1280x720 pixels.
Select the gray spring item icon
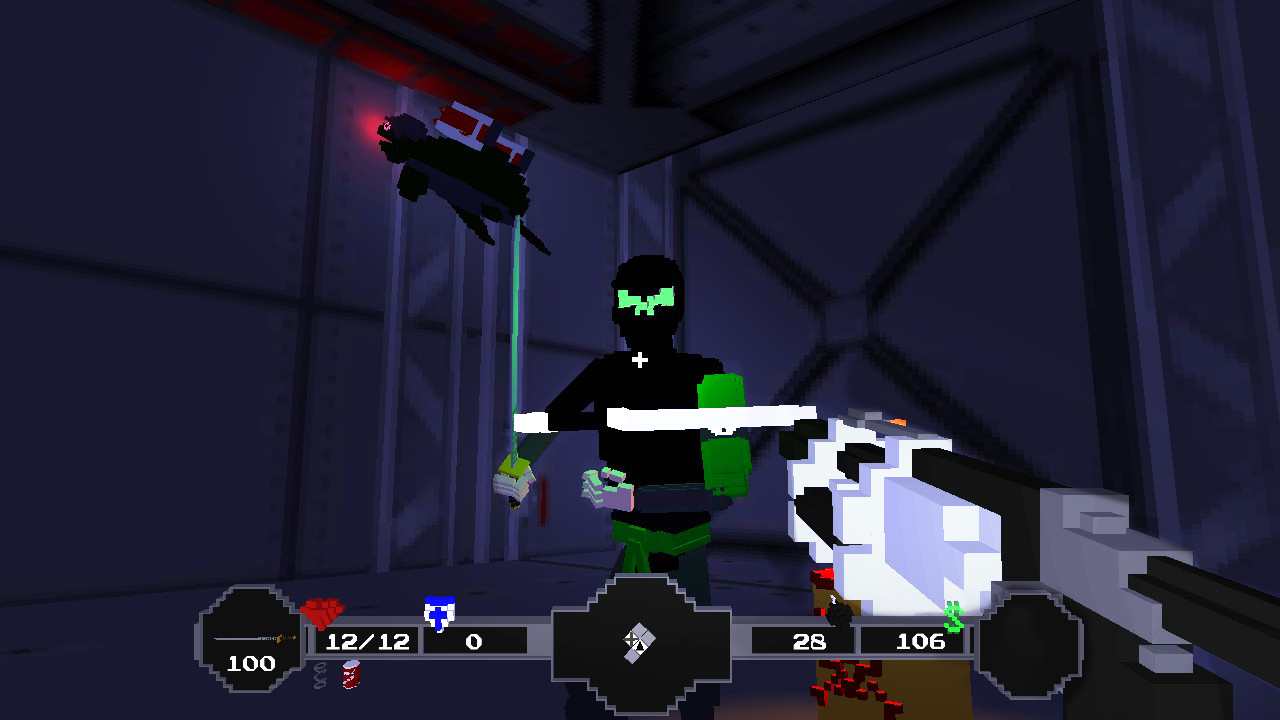322,675
